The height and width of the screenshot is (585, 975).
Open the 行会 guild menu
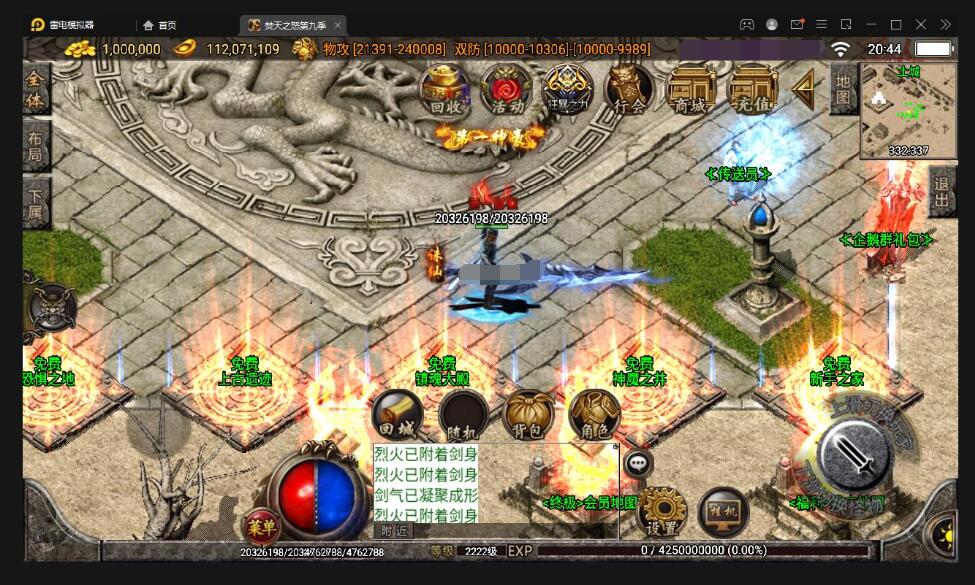point(630,88)
